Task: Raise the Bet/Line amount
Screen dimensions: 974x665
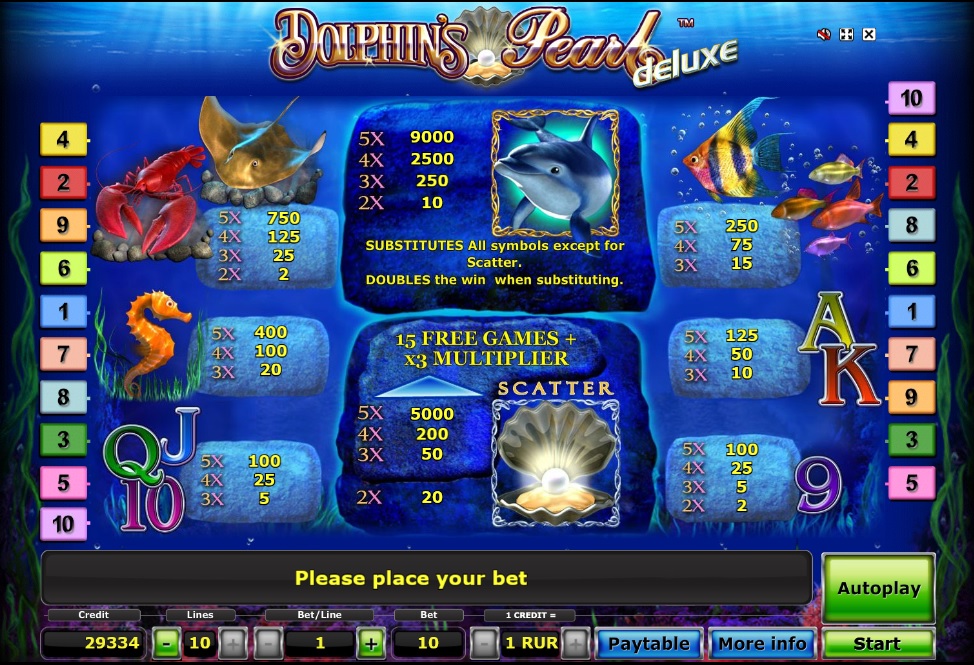Action: tap(371, 643)
